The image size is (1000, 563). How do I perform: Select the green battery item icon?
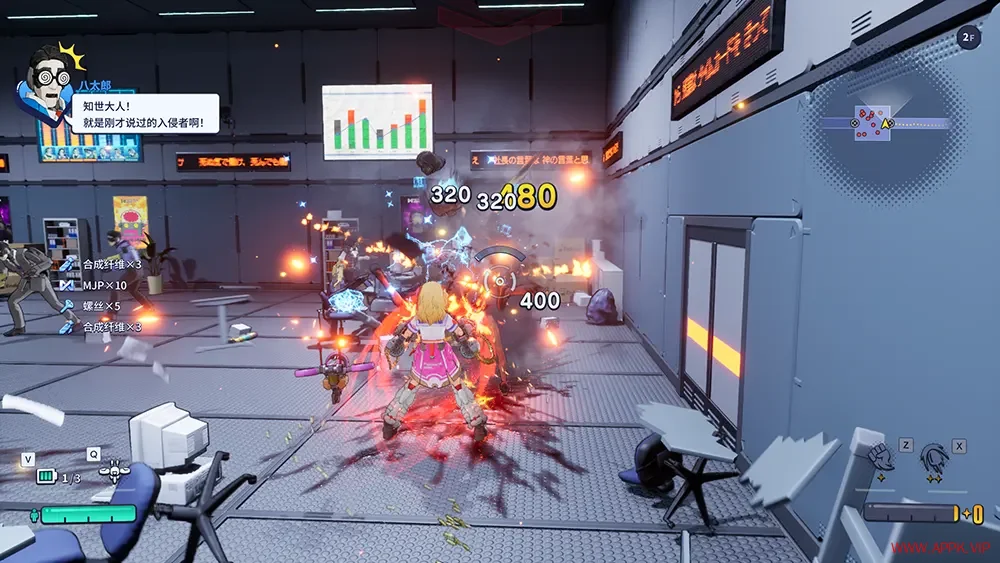pos(45,477)
